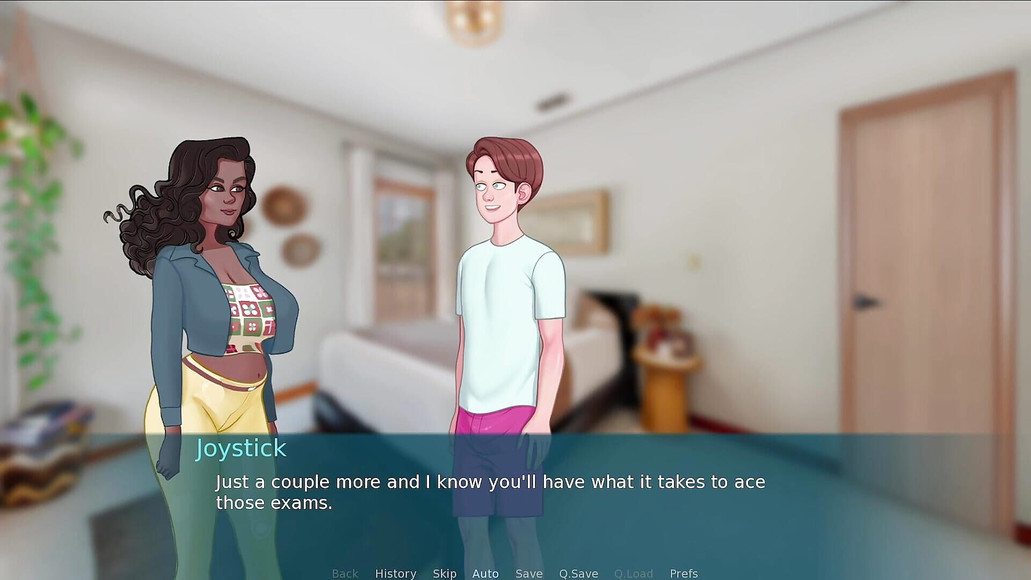The height and width of the screenshot is (580, 1031).
Task: Click Q.Load to quick load
Action: coord(633,573)
